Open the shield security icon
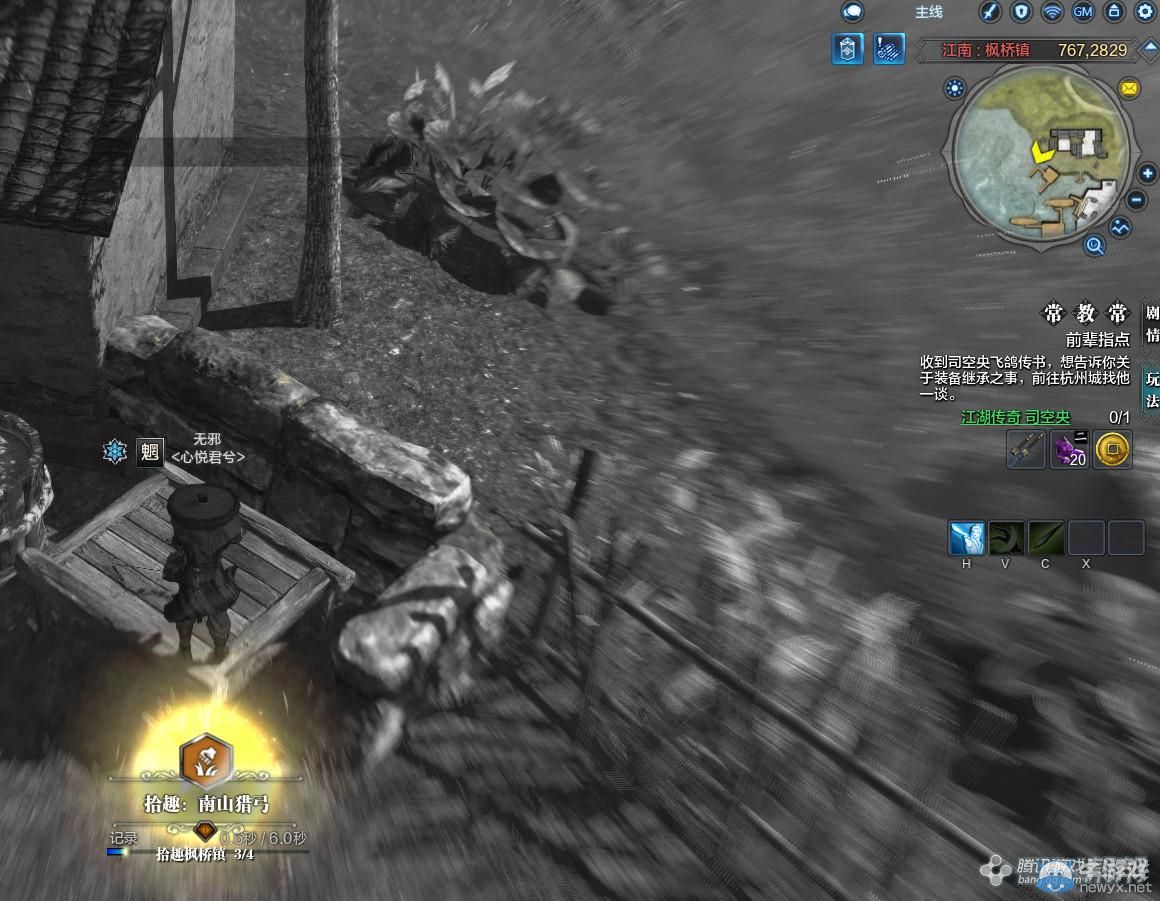 [x=1020, y=12]
